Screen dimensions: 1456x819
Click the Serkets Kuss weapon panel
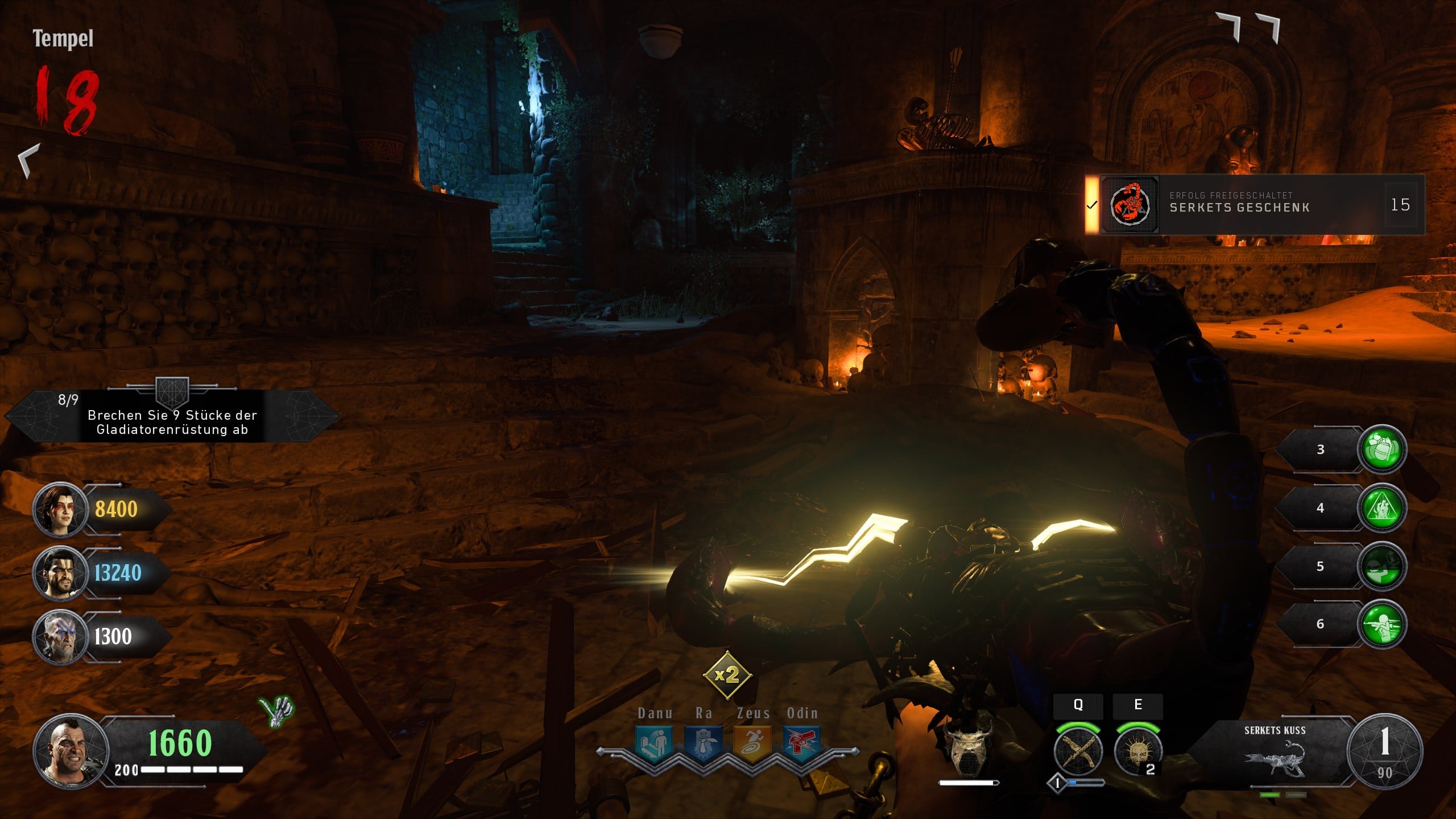point(1275,751)
